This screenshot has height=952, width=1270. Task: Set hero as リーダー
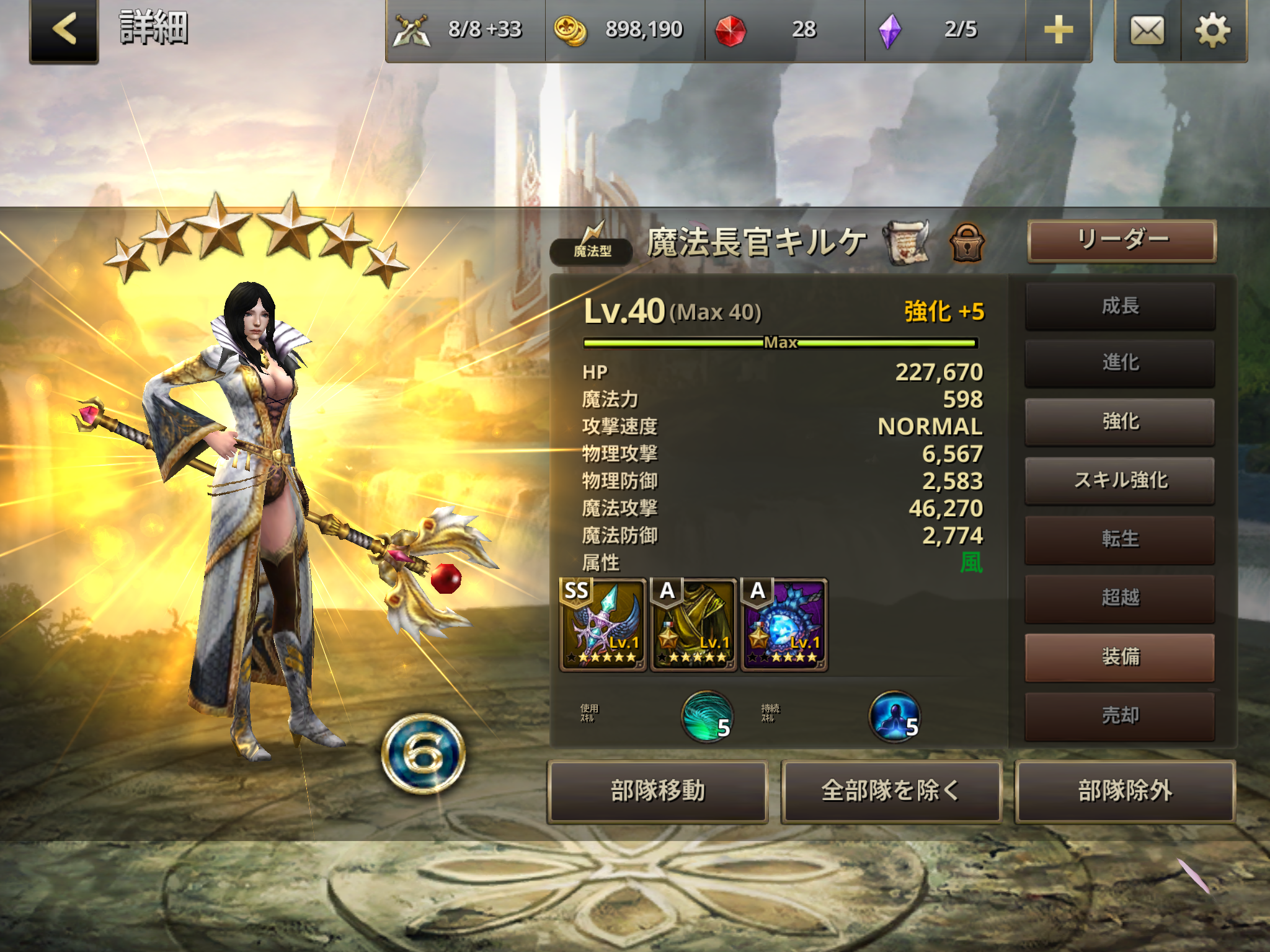pos(1121,240)
